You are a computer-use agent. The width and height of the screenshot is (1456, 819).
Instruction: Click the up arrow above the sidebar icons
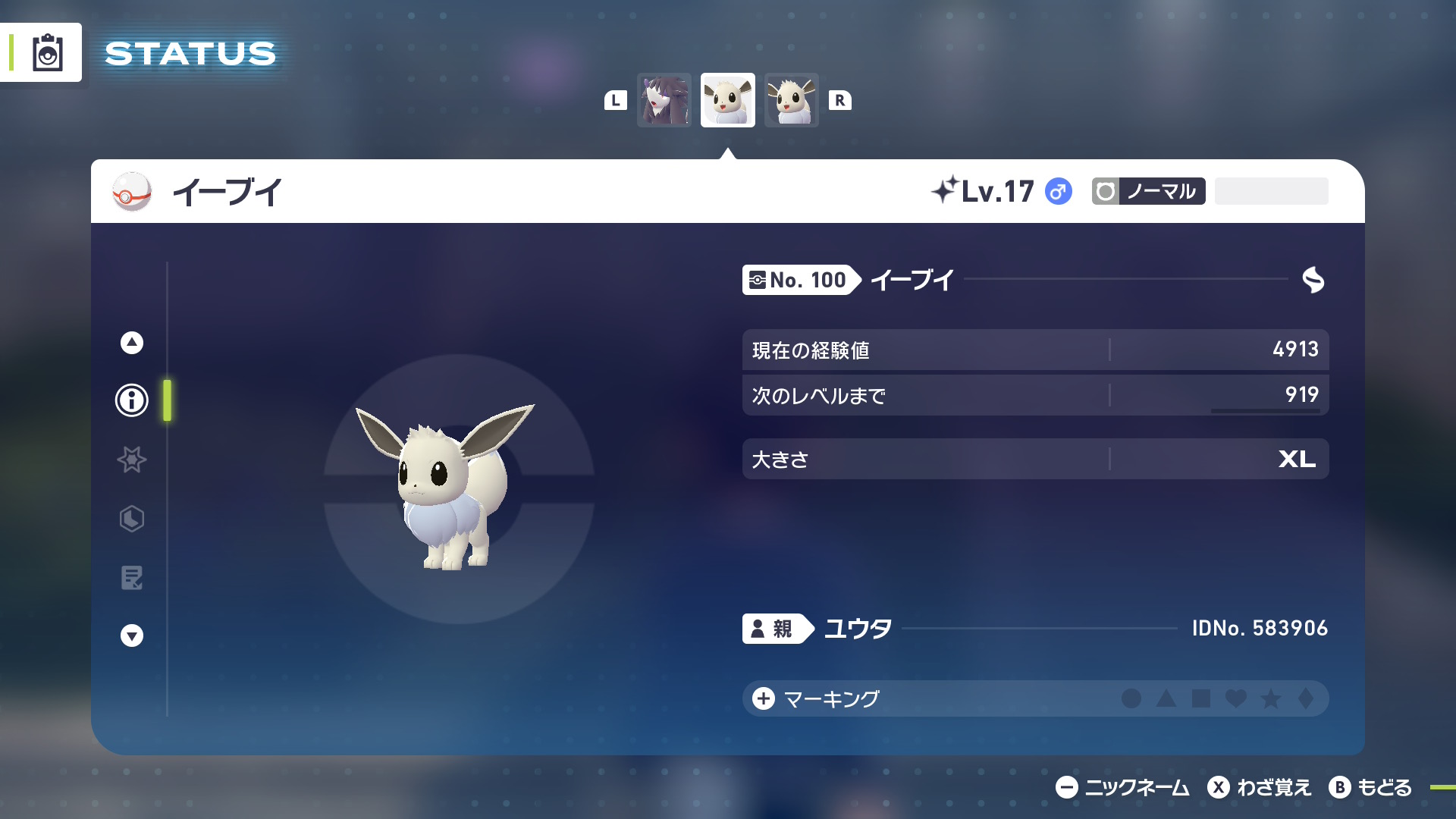pos(130,342)
